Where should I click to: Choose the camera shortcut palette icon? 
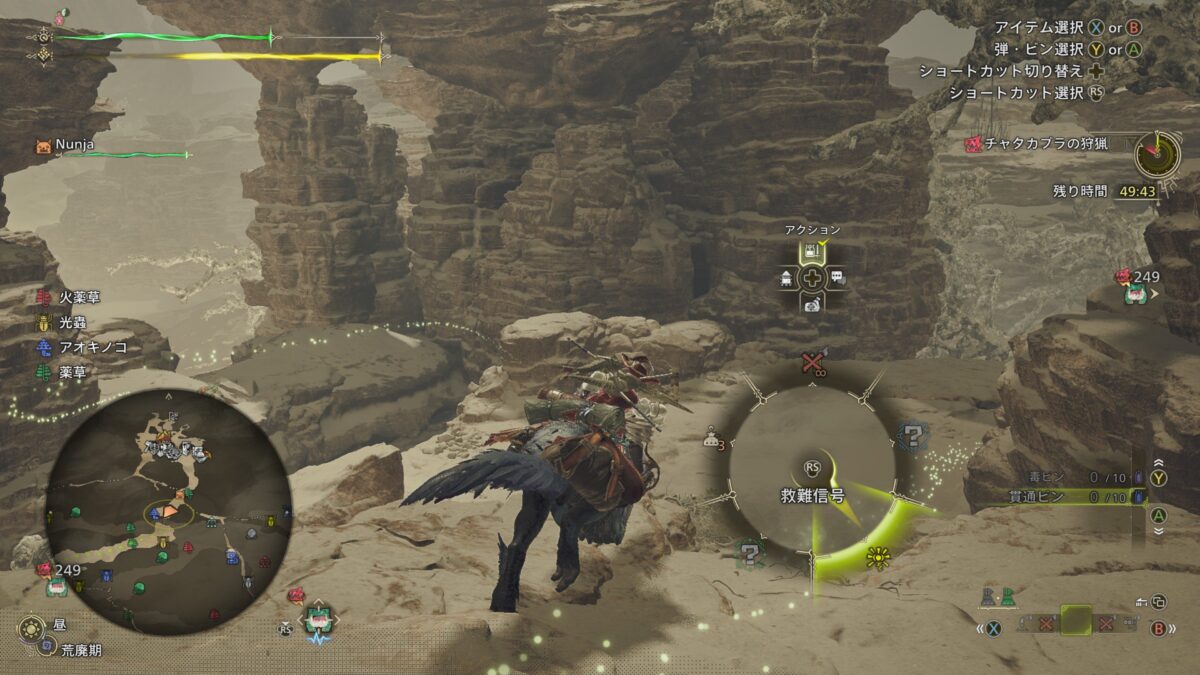(813, 303)
